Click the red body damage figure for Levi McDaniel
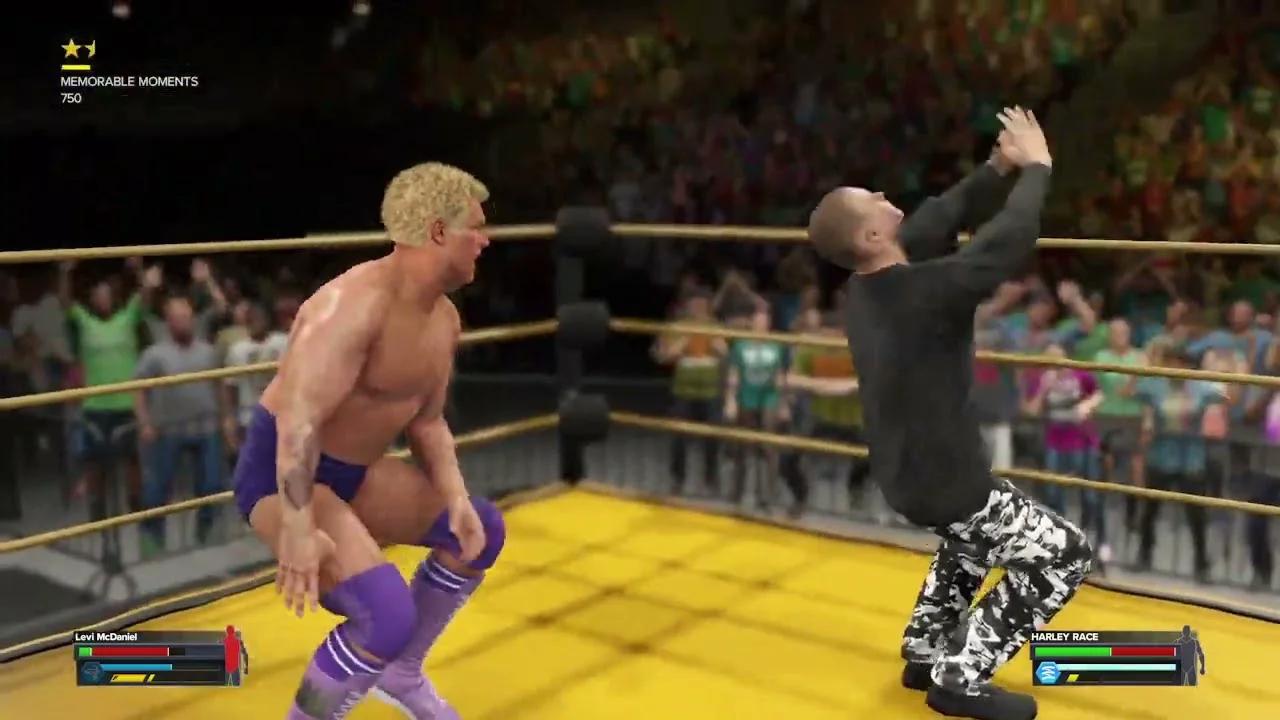The height and width of the screenshot is (720, 1280). tap(231, 655)
